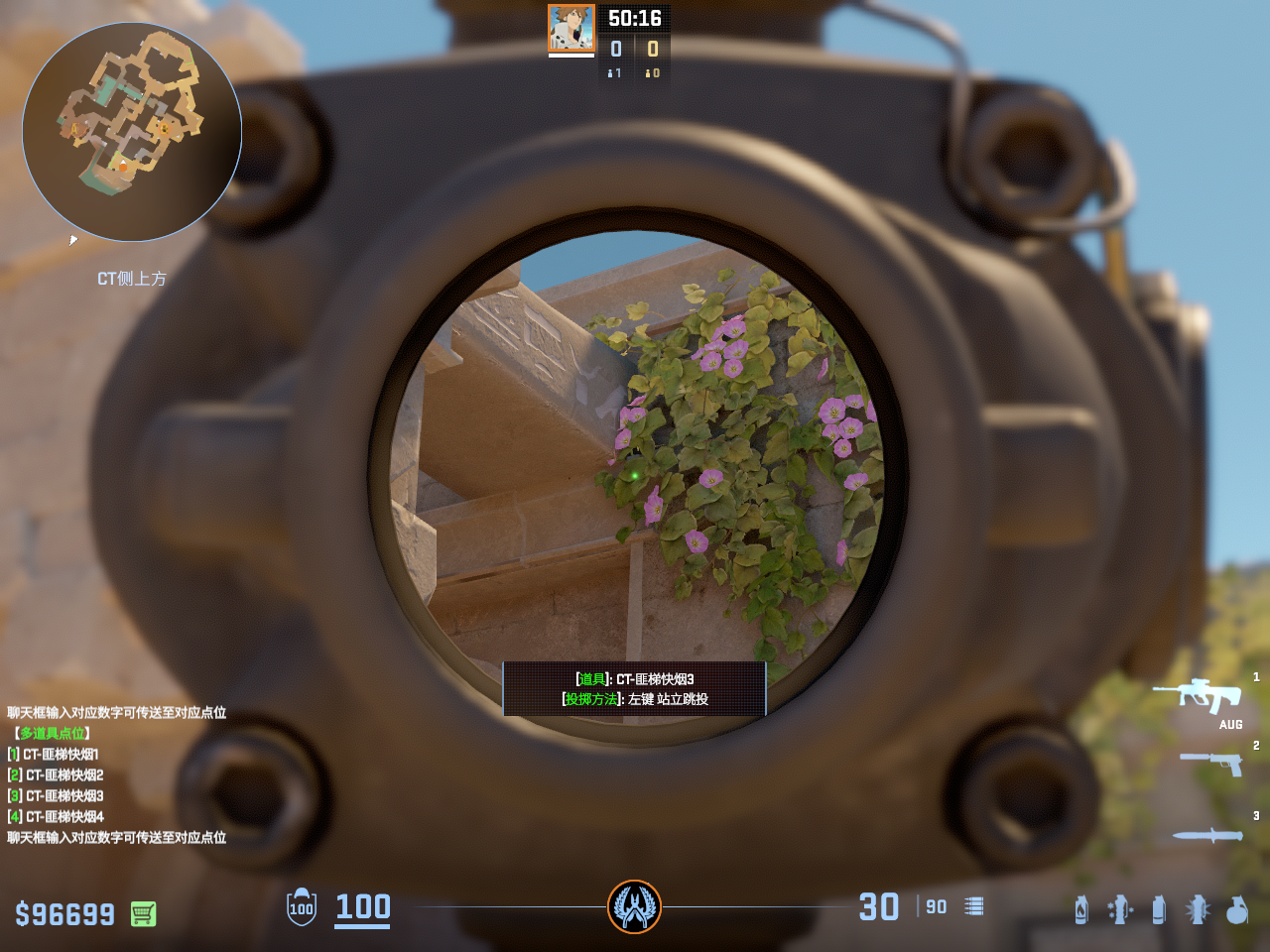The height and width of the screenshot is (952, 1270).
Task: Pick the smoke grenade icon
Action: 1159,909
